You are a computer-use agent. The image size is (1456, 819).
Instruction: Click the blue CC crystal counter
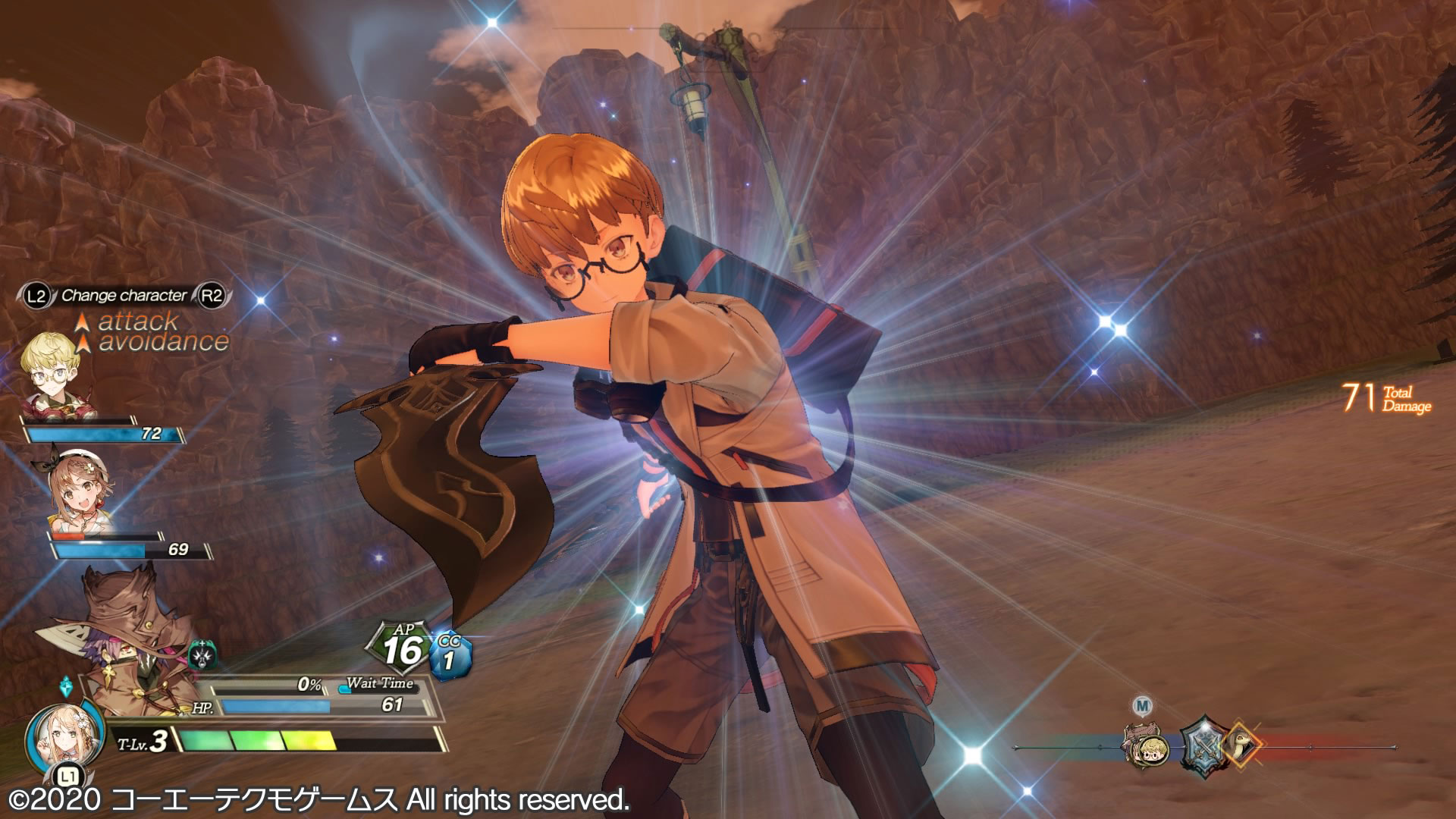click(x=450, y=655)
